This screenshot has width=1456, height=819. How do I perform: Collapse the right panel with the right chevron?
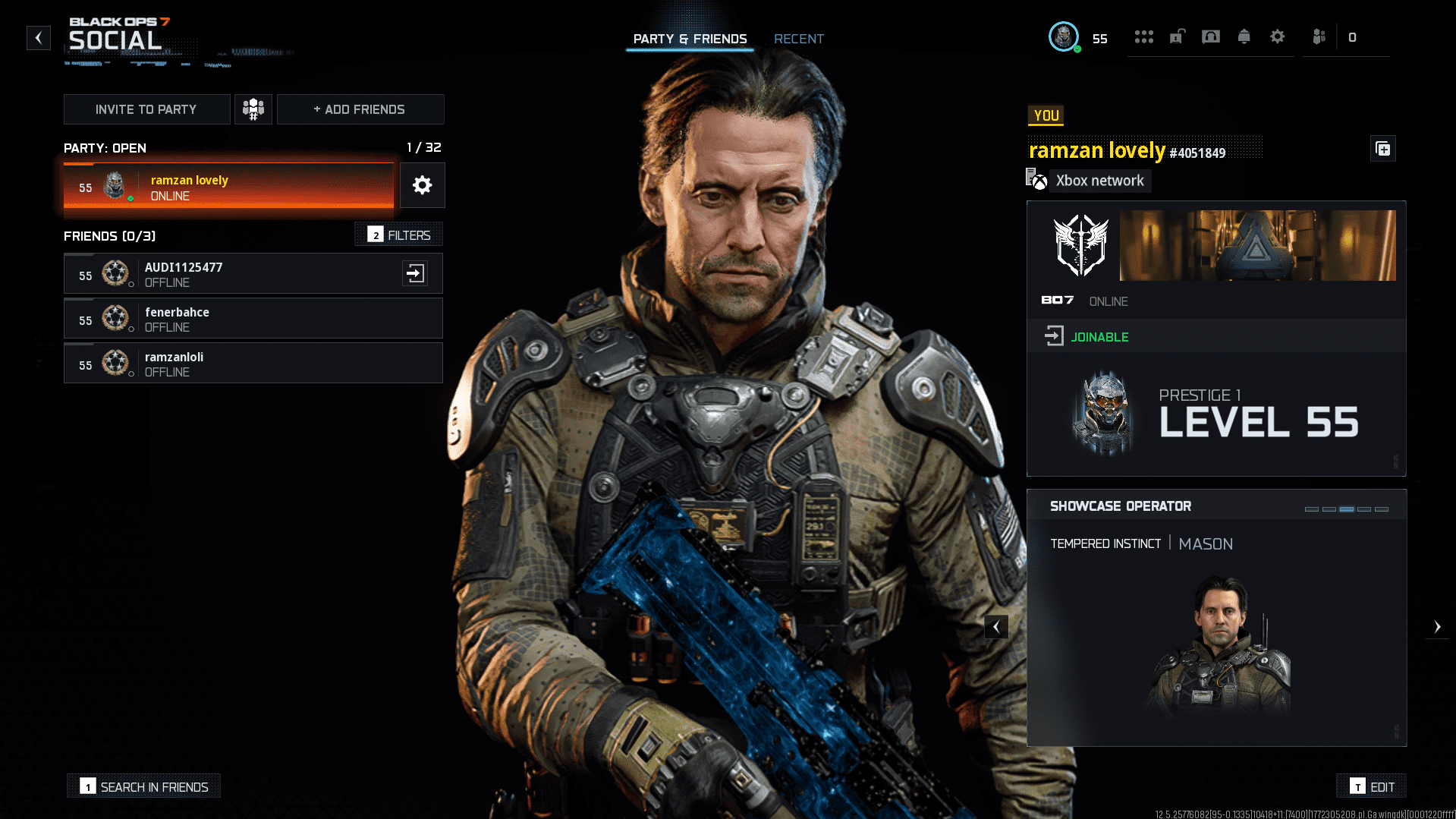[1438, 626]
